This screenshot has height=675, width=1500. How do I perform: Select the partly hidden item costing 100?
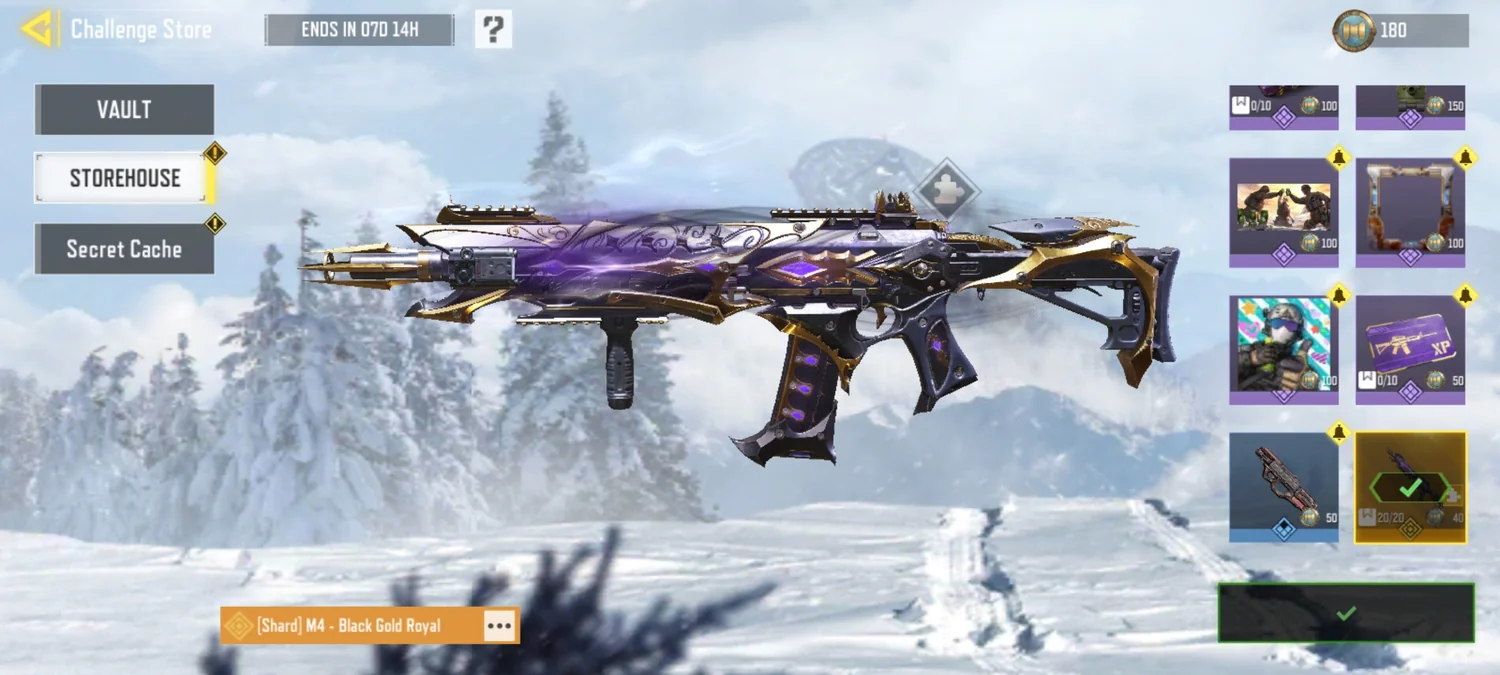[x=1283, y=107]
